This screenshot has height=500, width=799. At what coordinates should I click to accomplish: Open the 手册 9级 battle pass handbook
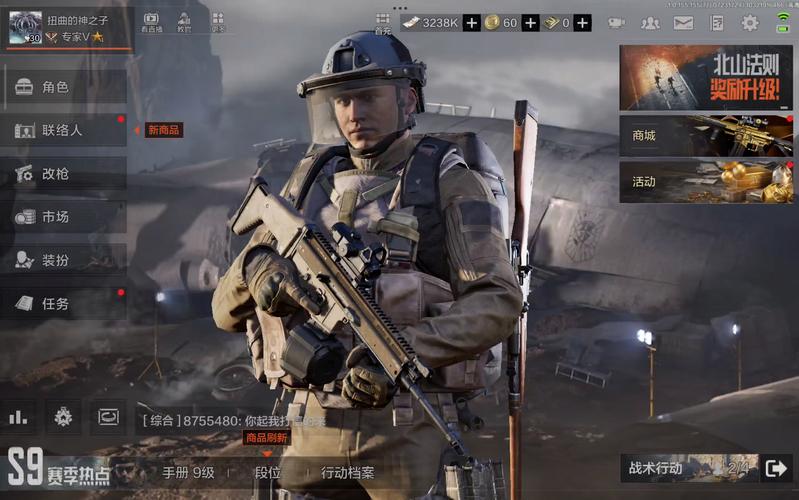[x=189, y=473]
